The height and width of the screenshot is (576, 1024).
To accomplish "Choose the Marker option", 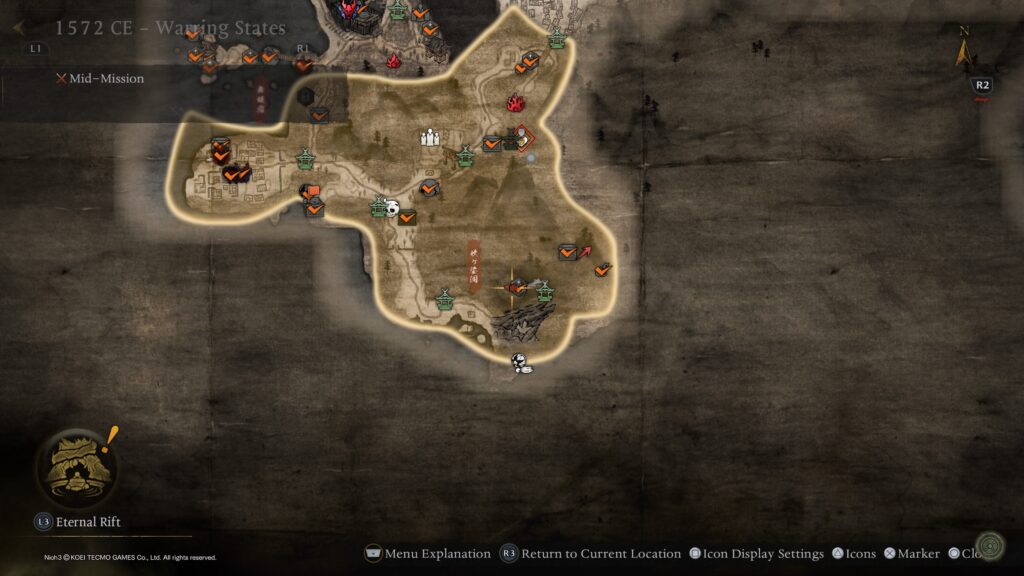I will pos(911,554).
